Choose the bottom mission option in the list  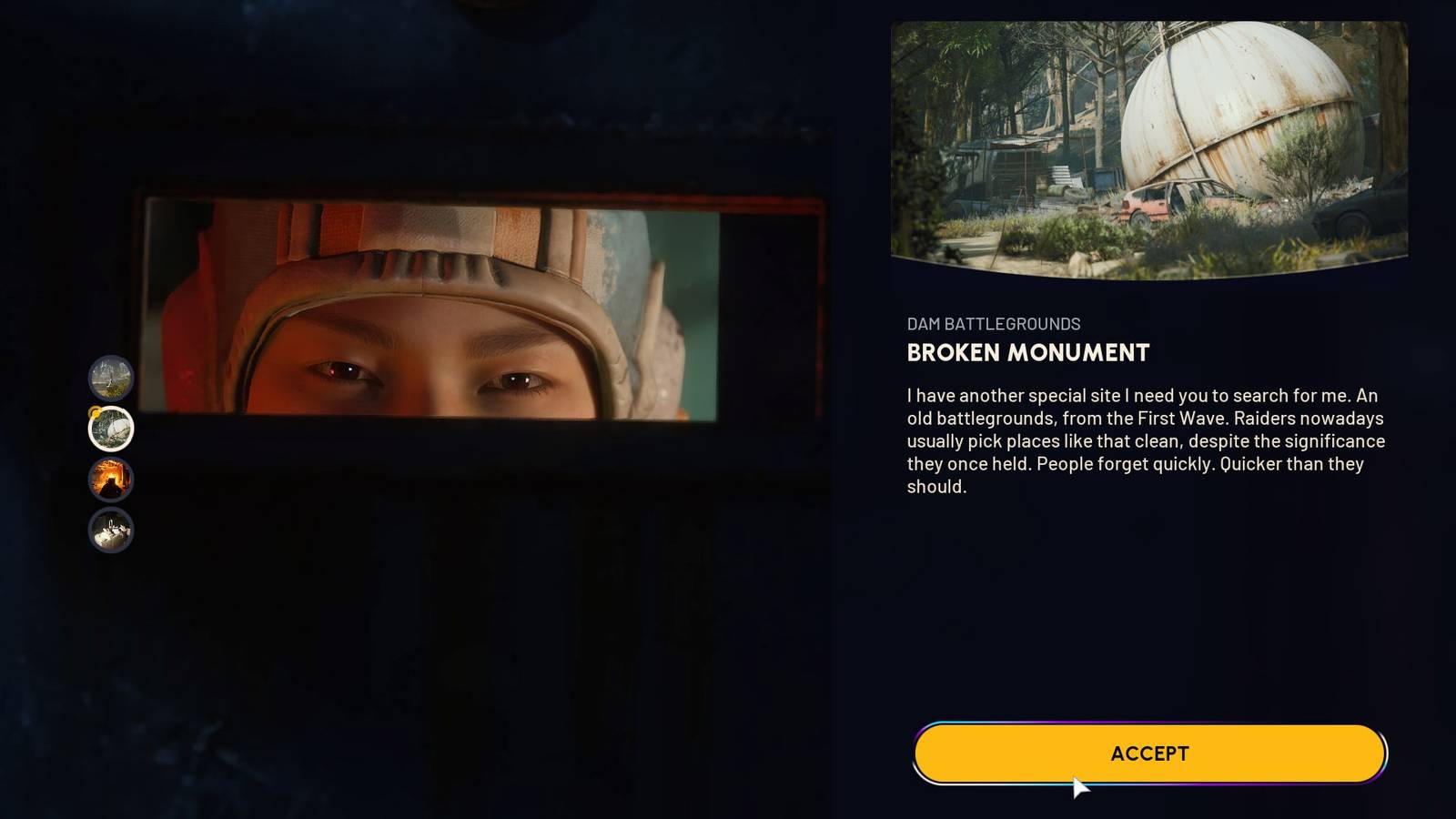111,531
